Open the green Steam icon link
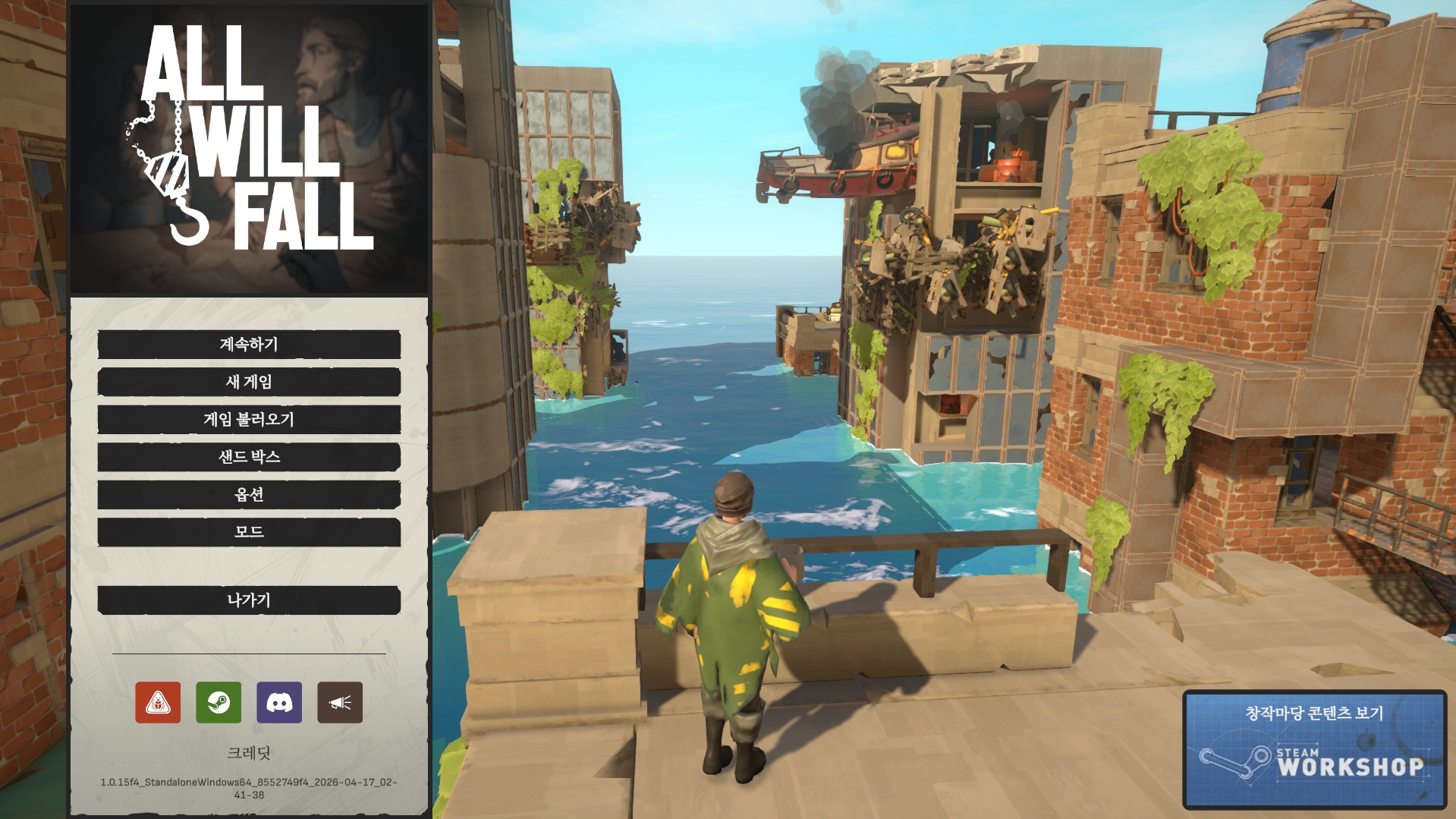The image size is (1456, 819). tap(219, 702)
